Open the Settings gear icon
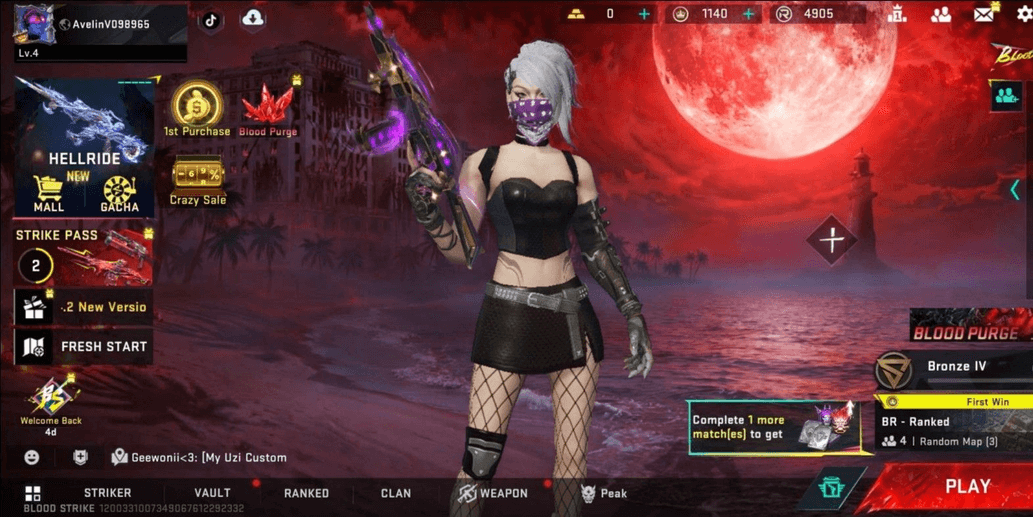Image resolution: width=1033 pixels, height=517 pixels. [1022, 15]
